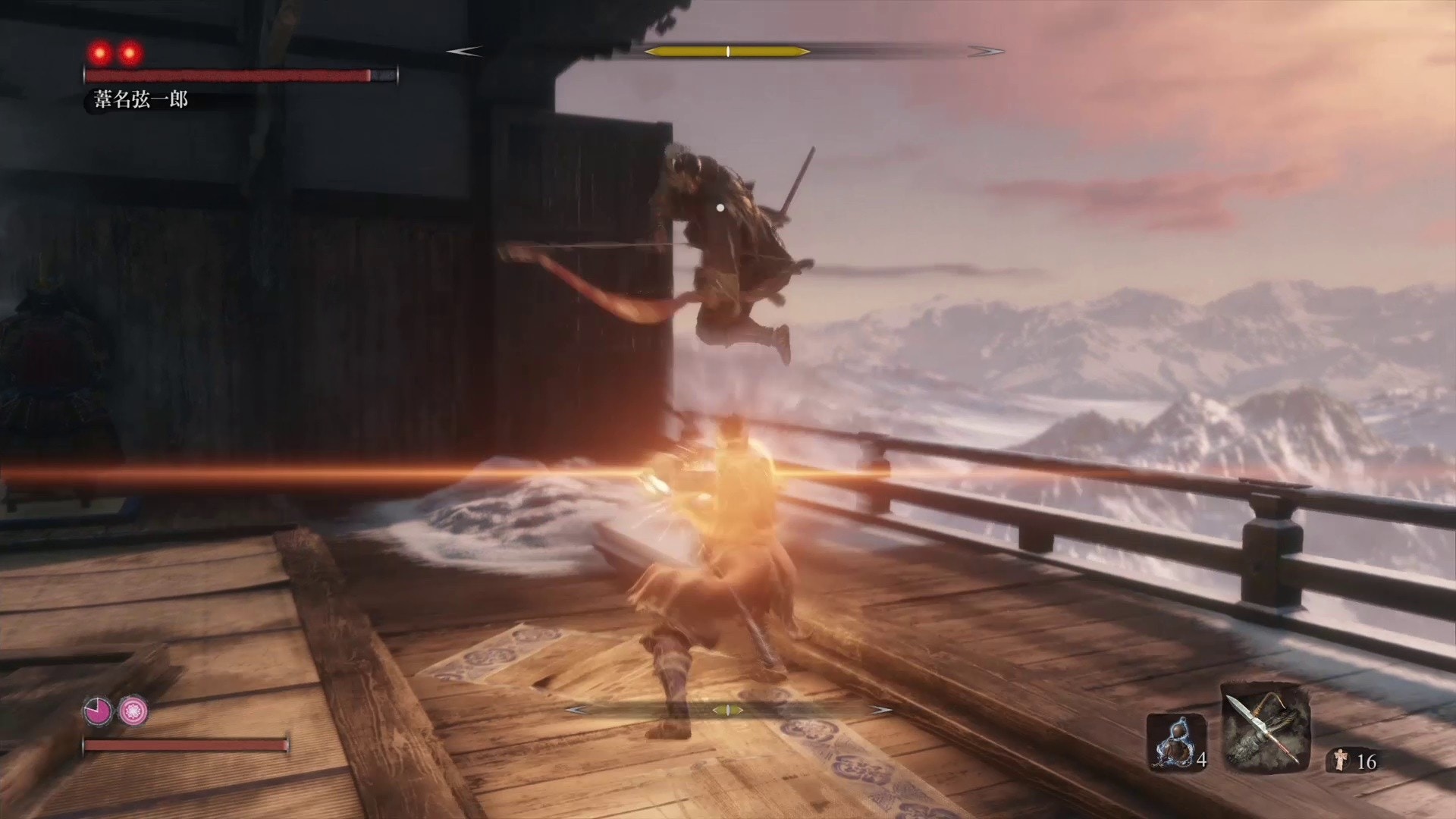Viewport: 1456px width, 819px height.
Task: Click the right arrow tip of boss posture bar
Action: (986, 52)
